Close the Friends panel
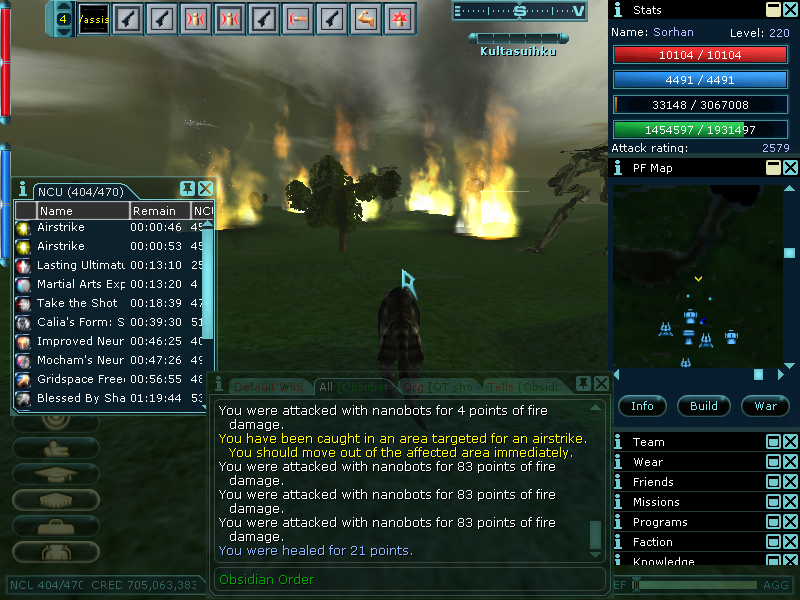 pos(790,482)
